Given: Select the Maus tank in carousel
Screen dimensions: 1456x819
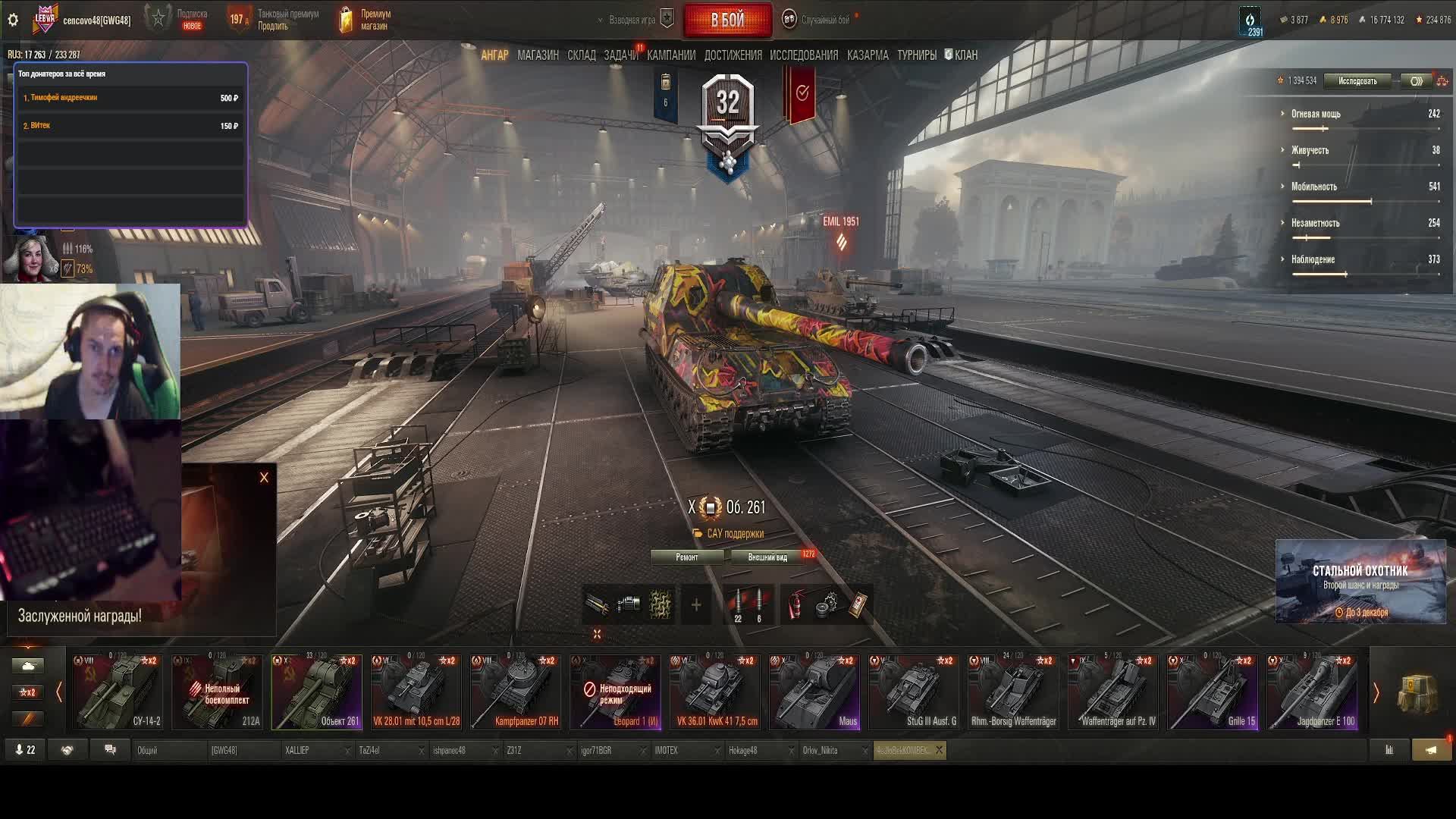Looking at the screenshot, I should pos(814,692).
